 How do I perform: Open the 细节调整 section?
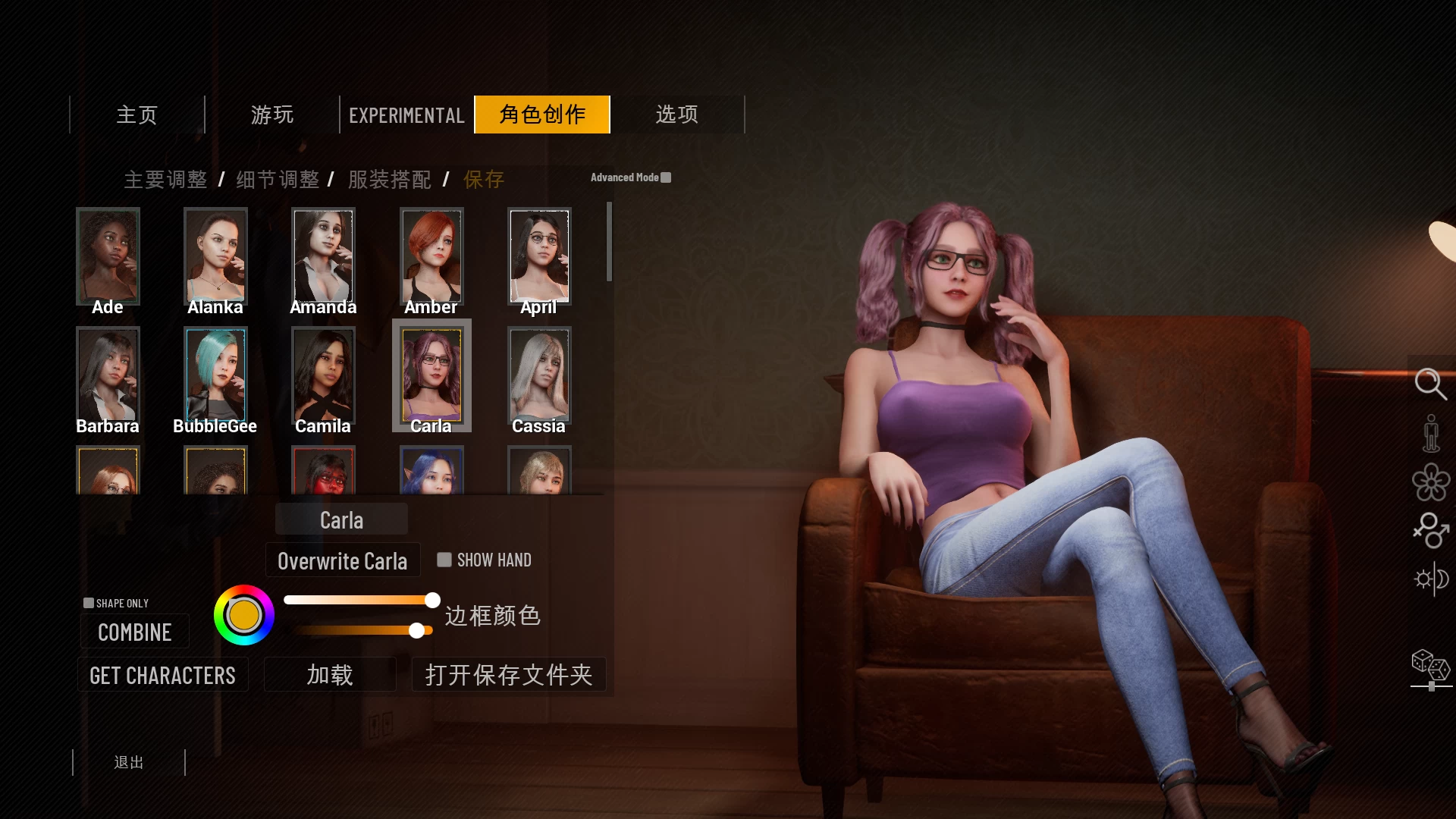click(x=276, y=180)
